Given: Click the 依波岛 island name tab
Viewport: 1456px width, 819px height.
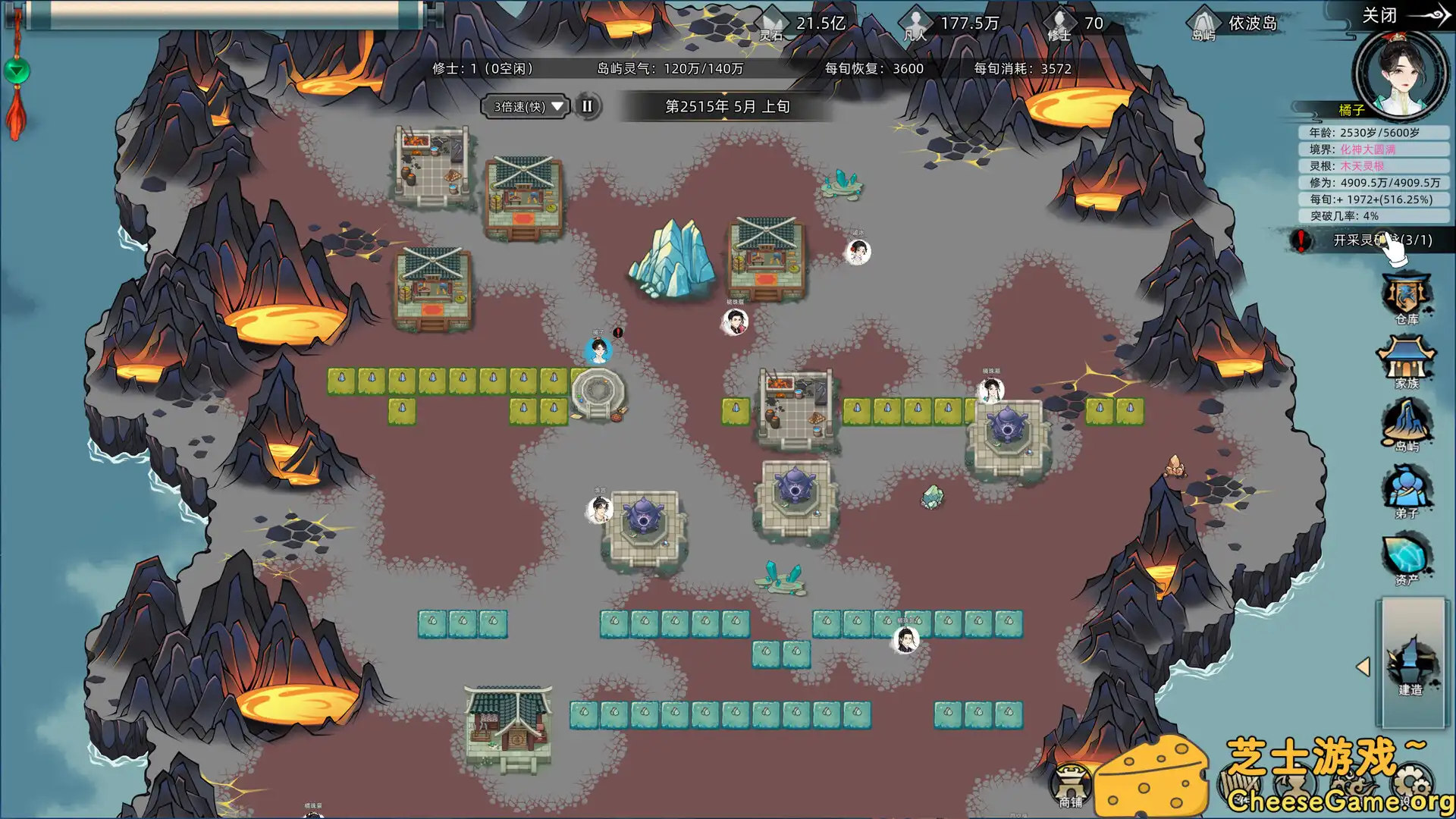Looking at the screenshot, I should coord(1251,24).
